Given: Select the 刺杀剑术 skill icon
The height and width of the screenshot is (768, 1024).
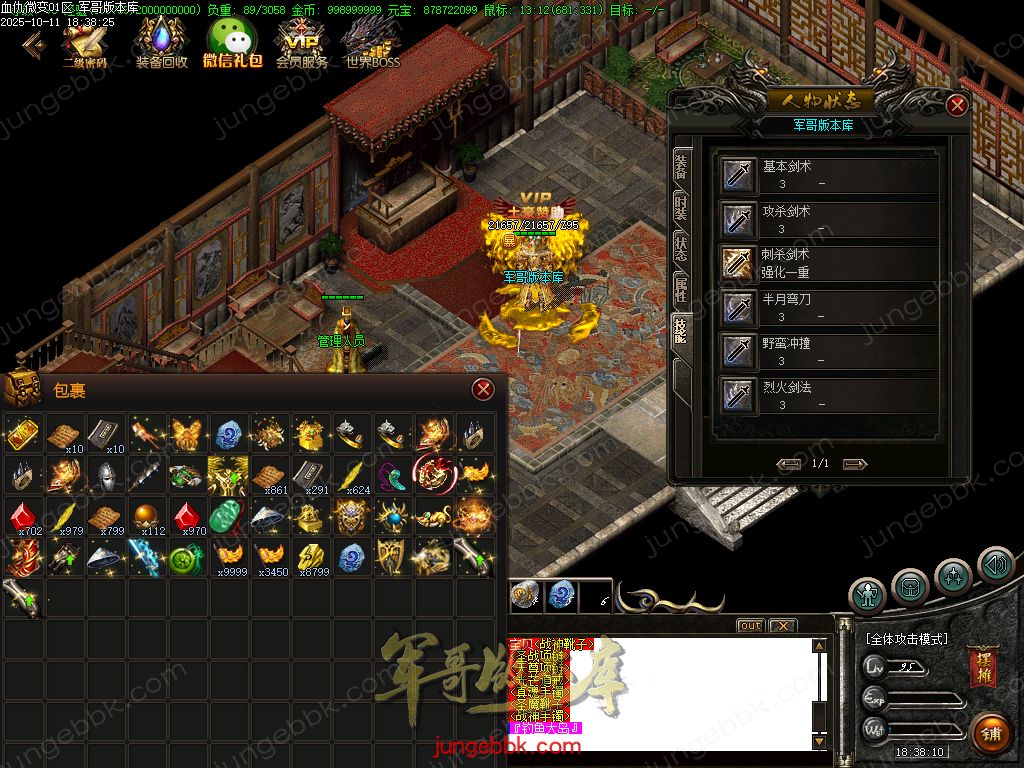Looking at the screenshot, I should 739,263.
